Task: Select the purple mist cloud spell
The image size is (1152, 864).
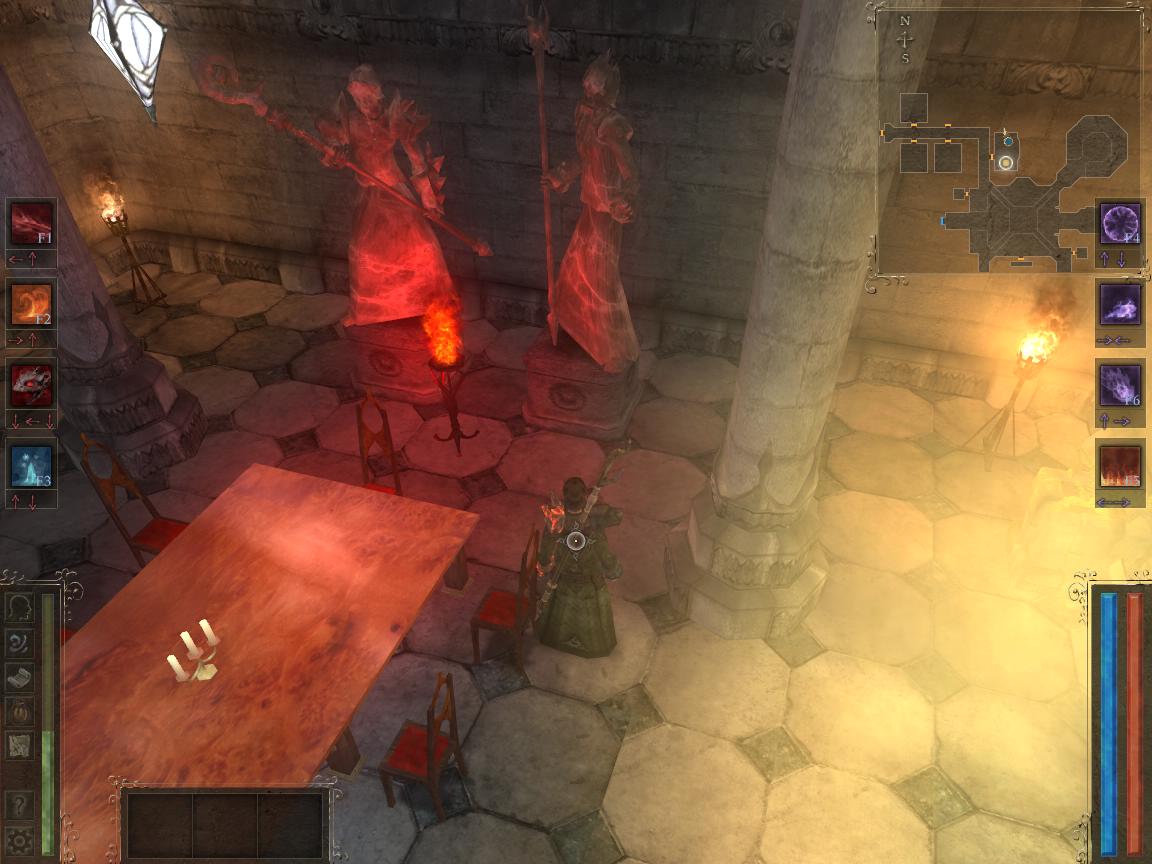Action: (x=1120, y=304)
